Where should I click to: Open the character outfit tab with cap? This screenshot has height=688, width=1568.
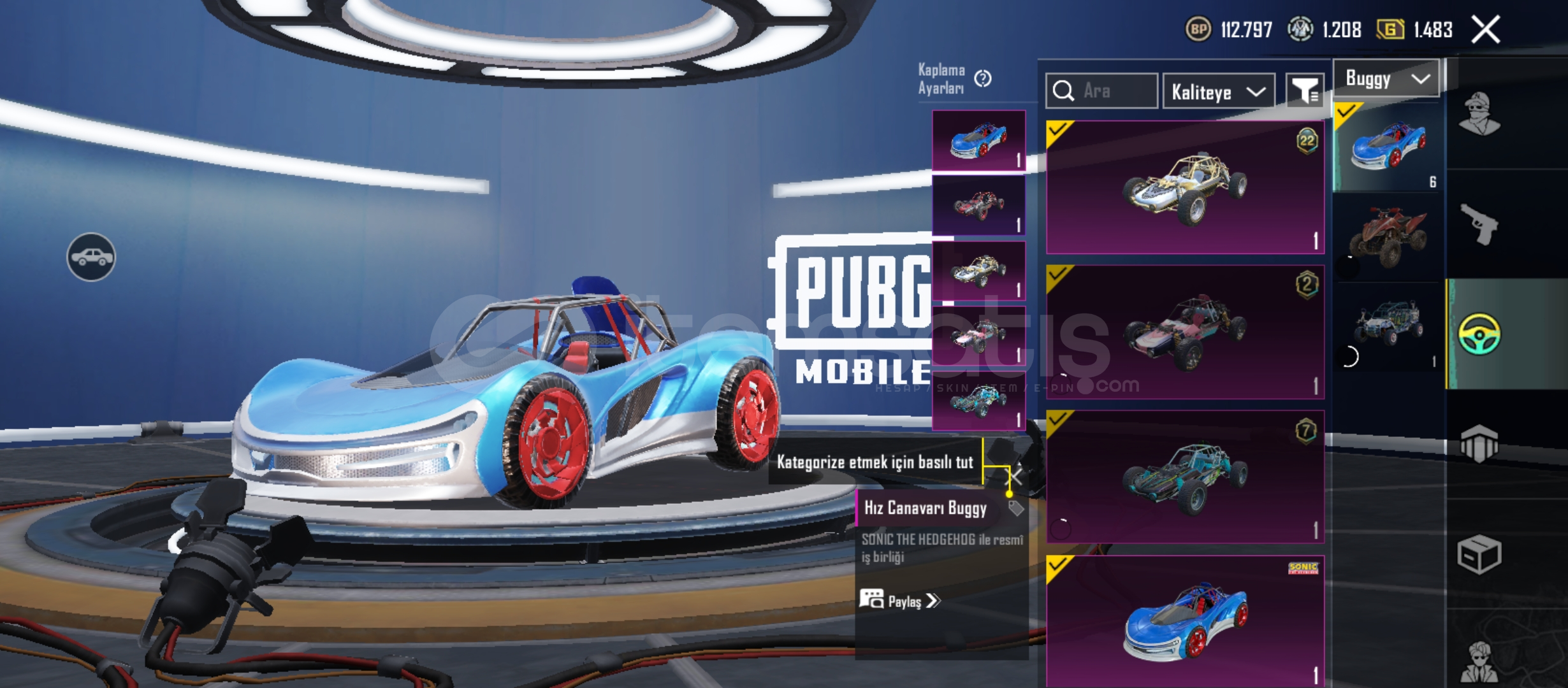1479,115
